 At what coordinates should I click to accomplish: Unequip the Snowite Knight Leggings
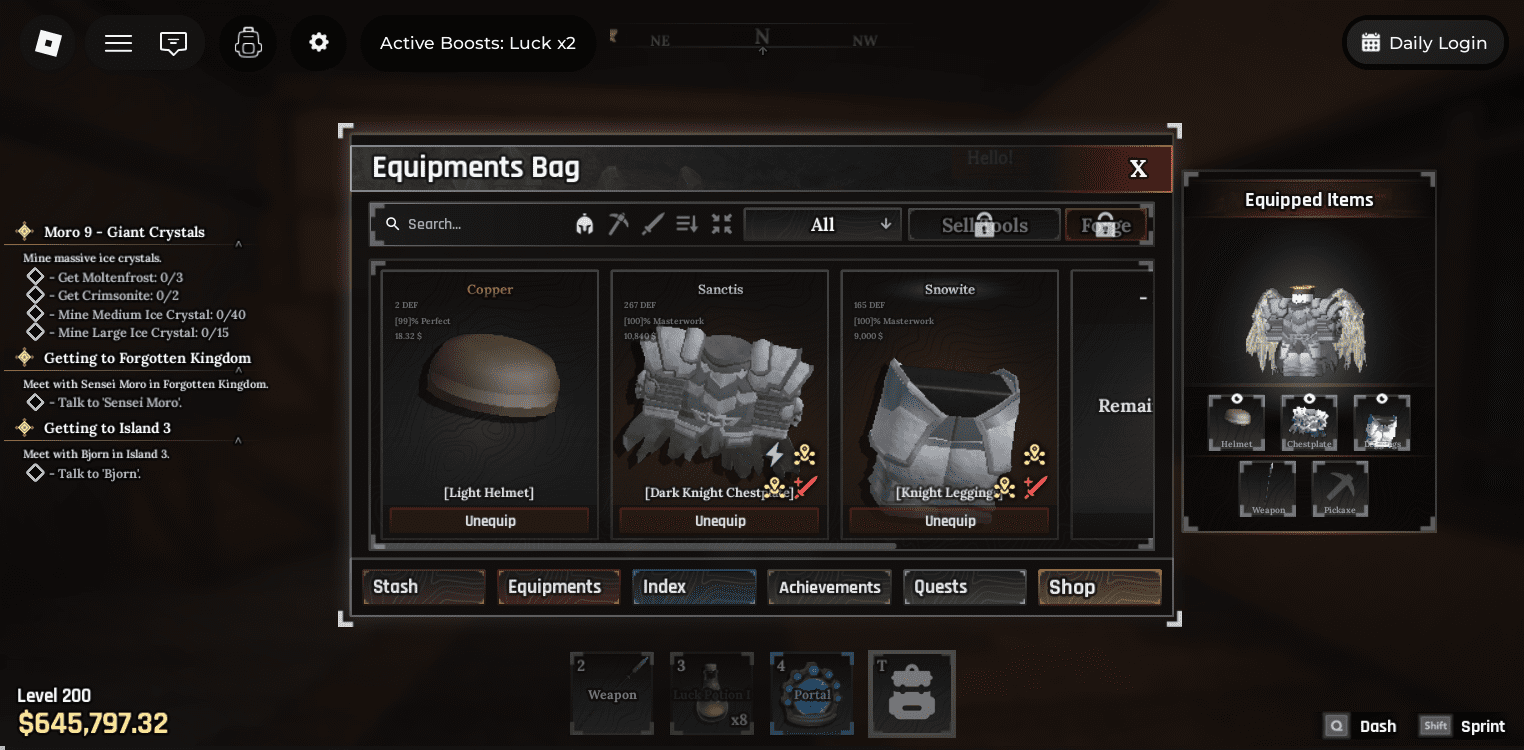949,521
